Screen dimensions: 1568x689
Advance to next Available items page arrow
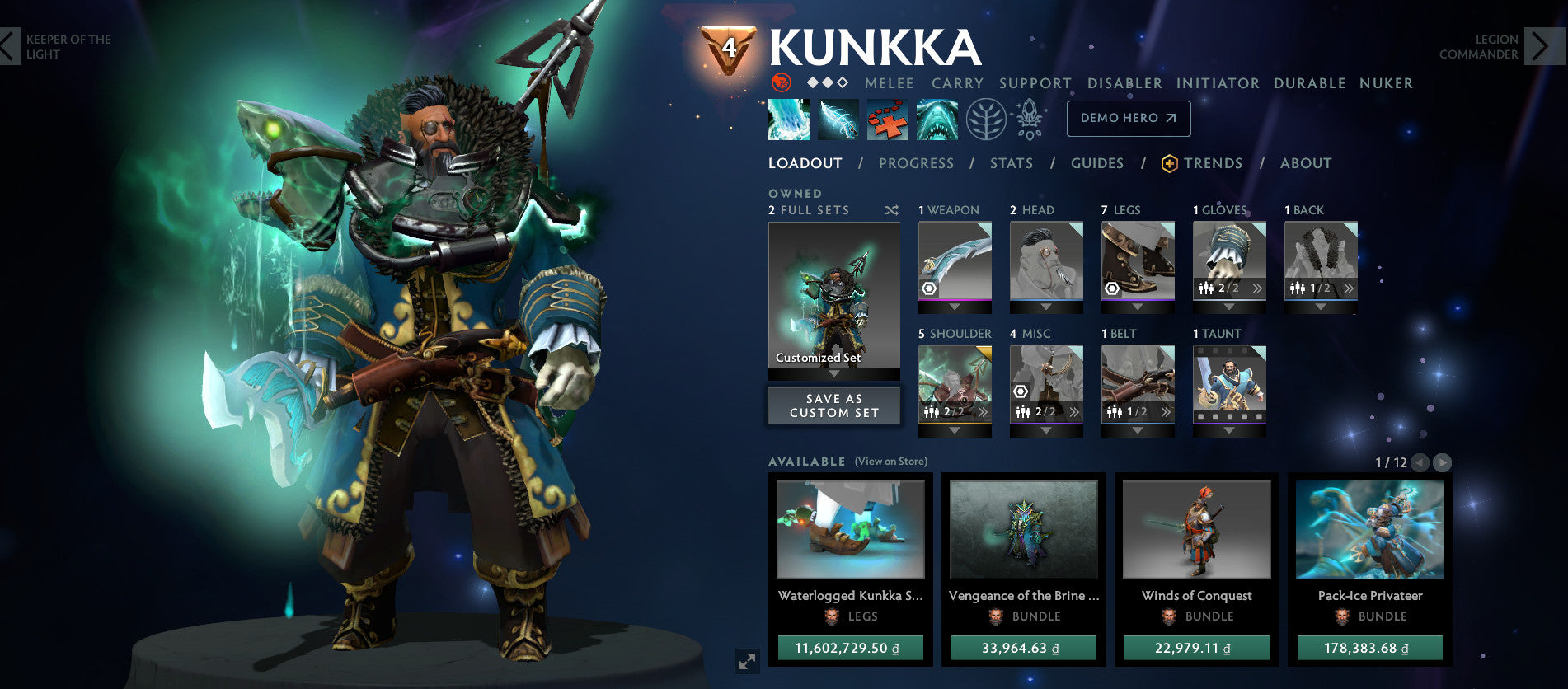pyautogui.click(x=1443, y=463)
